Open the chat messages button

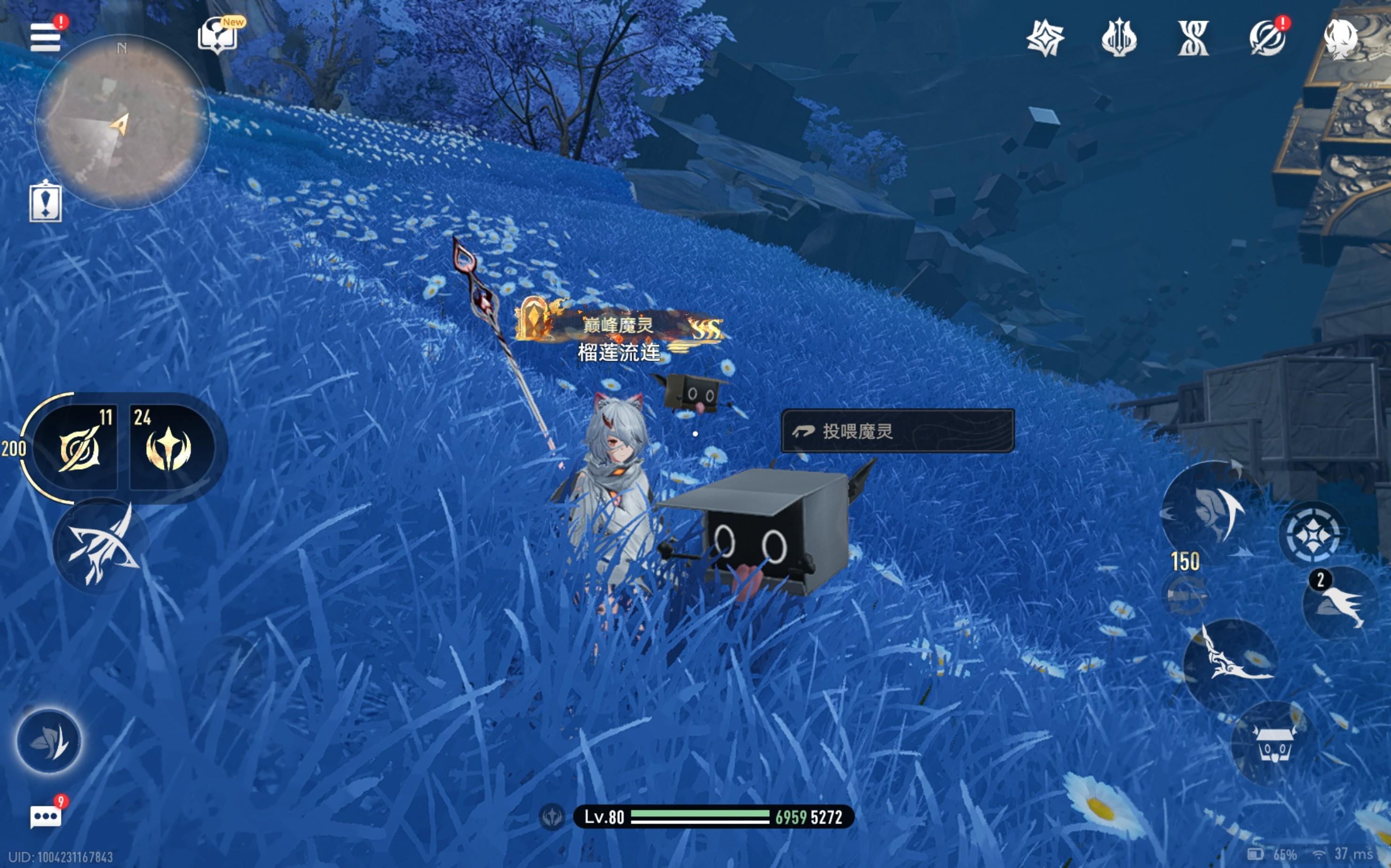[46, 816]
